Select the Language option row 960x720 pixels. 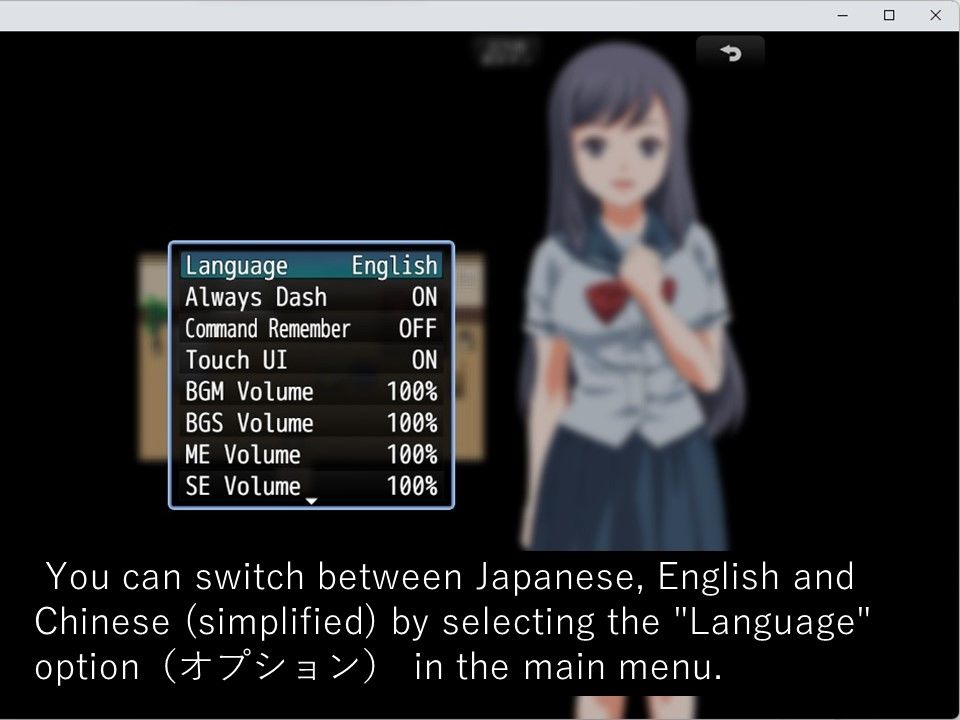point(311,266)
